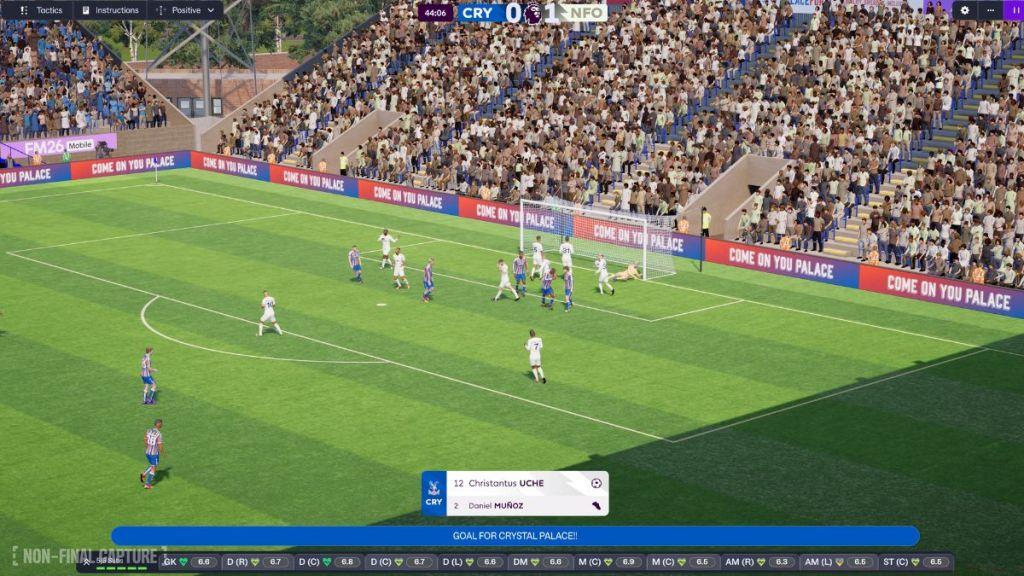The height and width of the screenshot is (576, 1024).
Task: Select the D (R) player chip
Action: [255, 562]
